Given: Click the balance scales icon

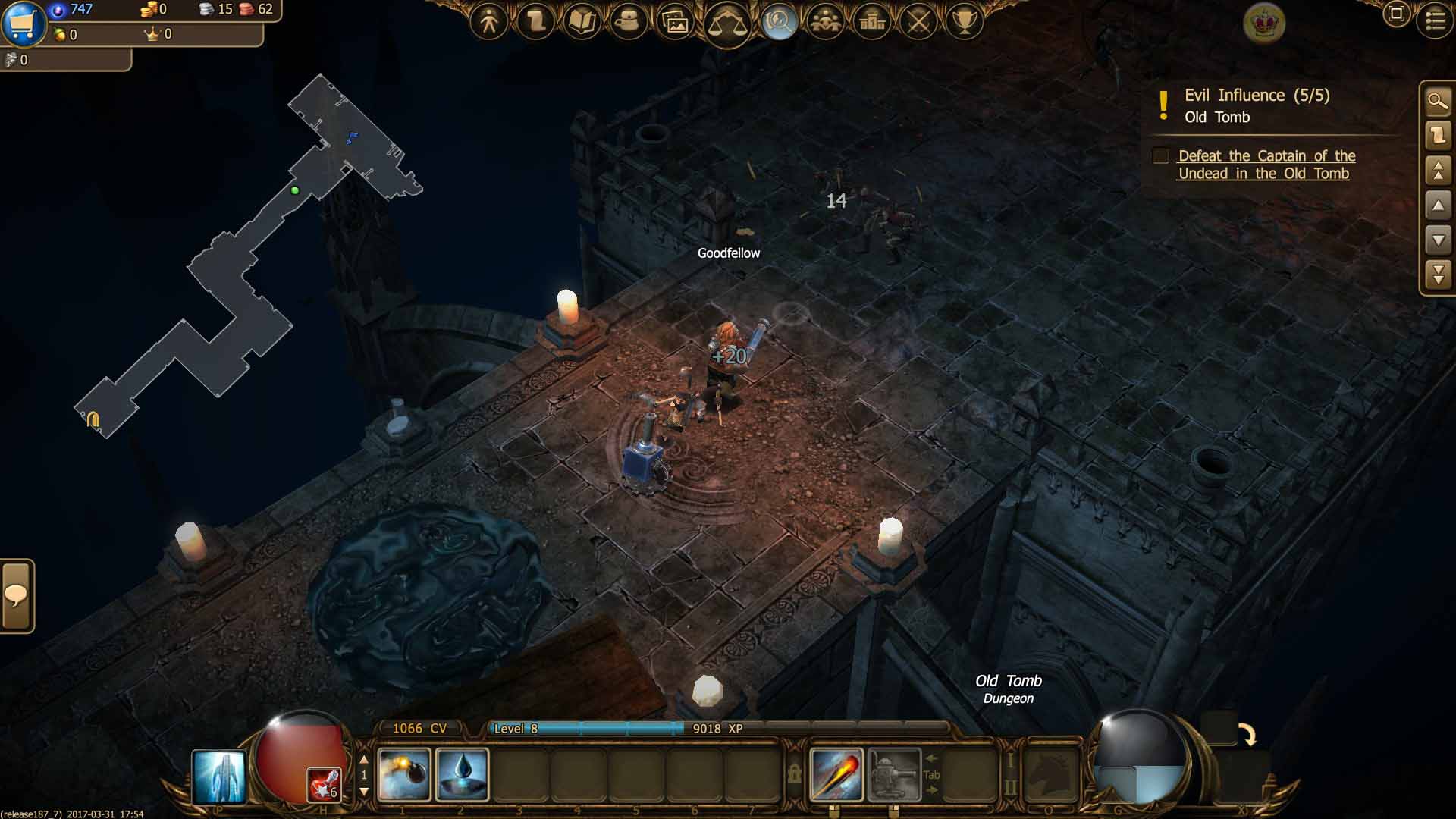Looking at the screenshot, I should (726, 23).
